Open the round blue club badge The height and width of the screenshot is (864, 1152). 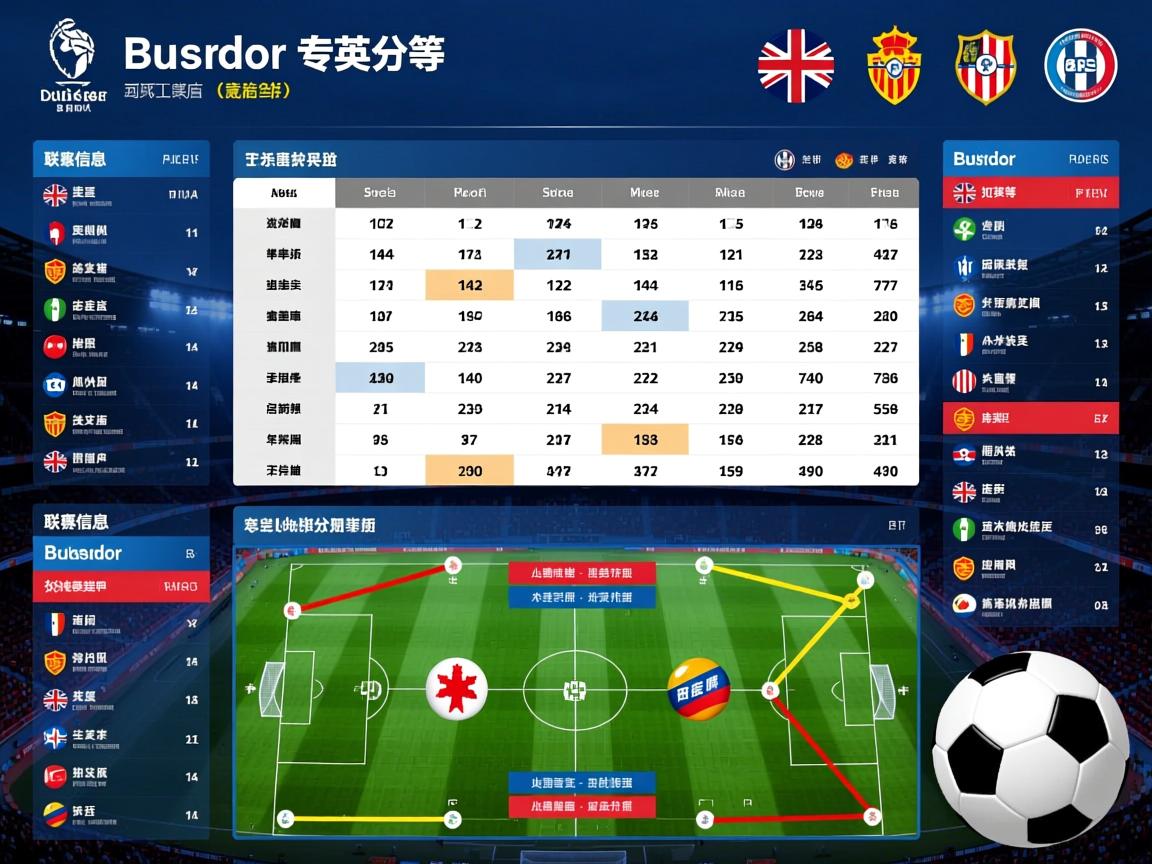coord(1080,66)
